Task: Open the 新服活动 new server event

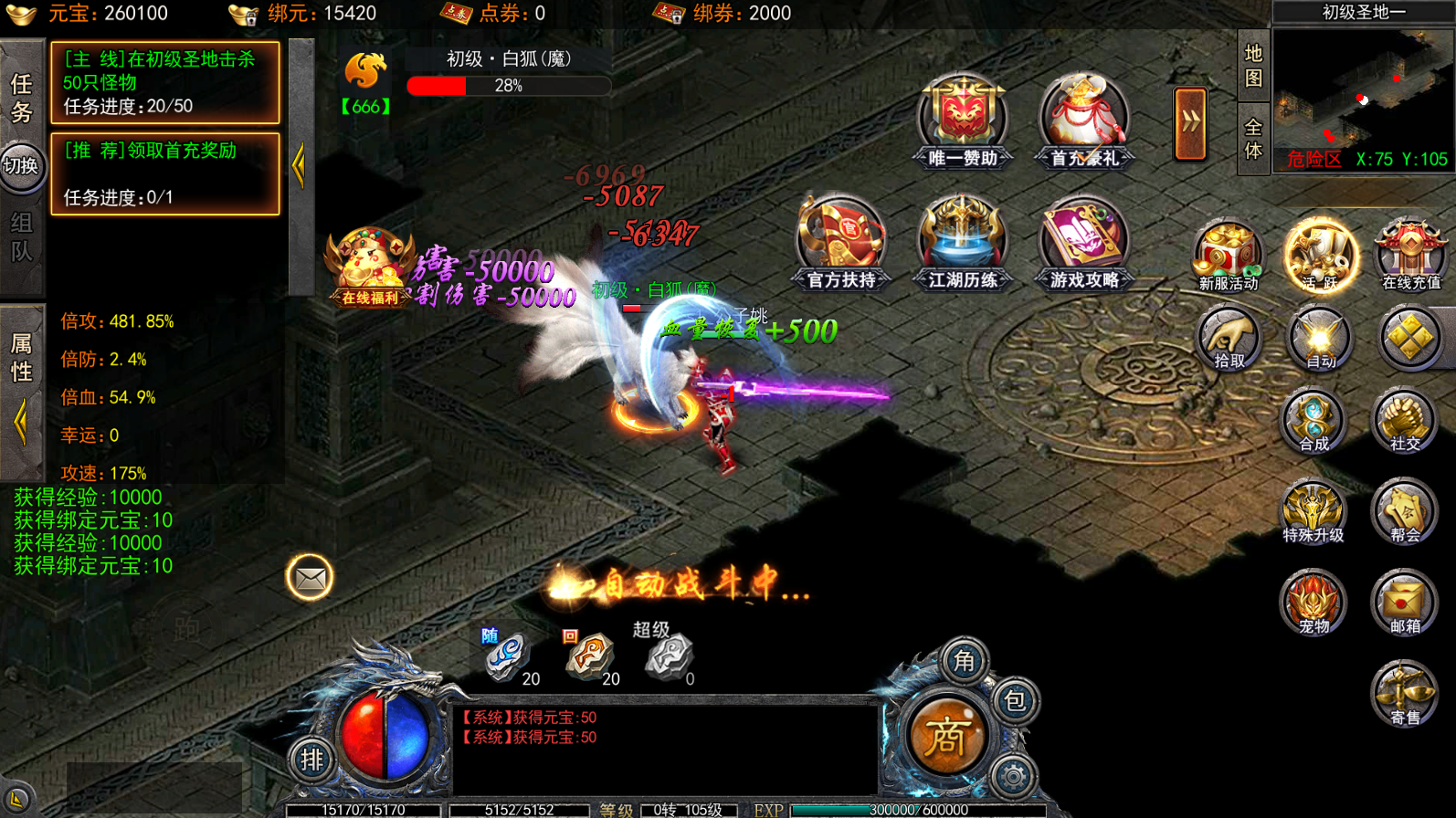Action: [x=1228, y=256]
